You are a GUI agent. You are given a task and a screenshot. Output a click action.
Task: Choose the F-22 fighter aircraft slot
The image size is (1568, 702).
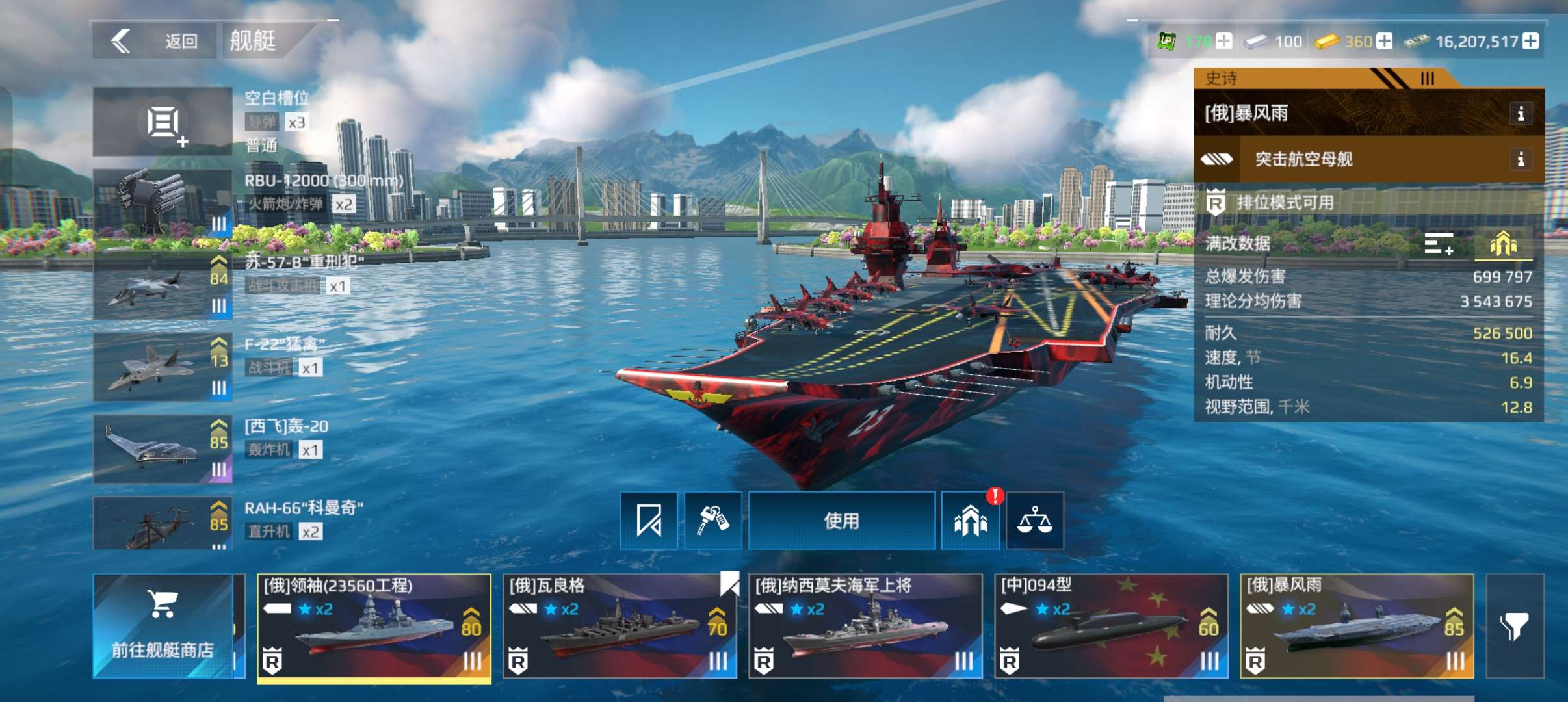(x=163, y=367)
